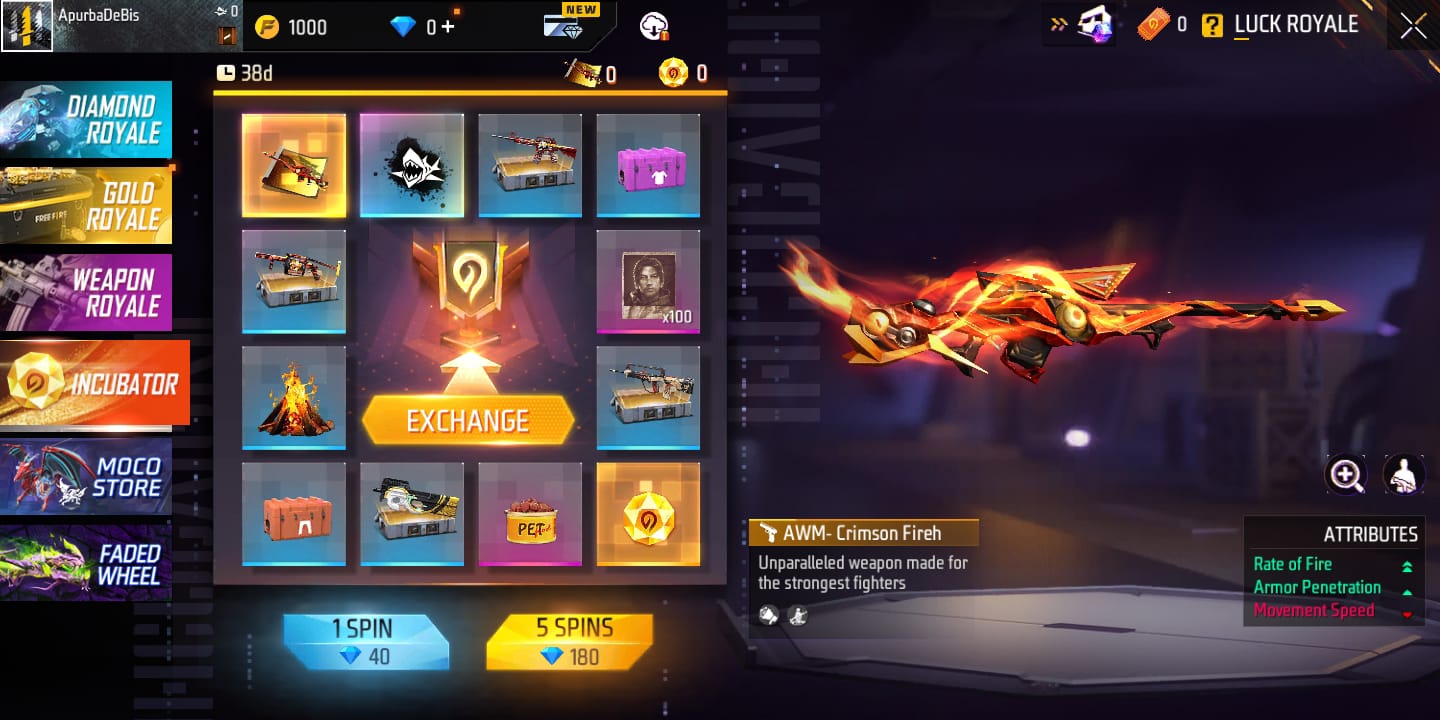Image resolution: width=1440 pixels, height=720 pixels.
Task: Select the 5 SPINS option for 180 diamonds
Action: coord(569,640)
